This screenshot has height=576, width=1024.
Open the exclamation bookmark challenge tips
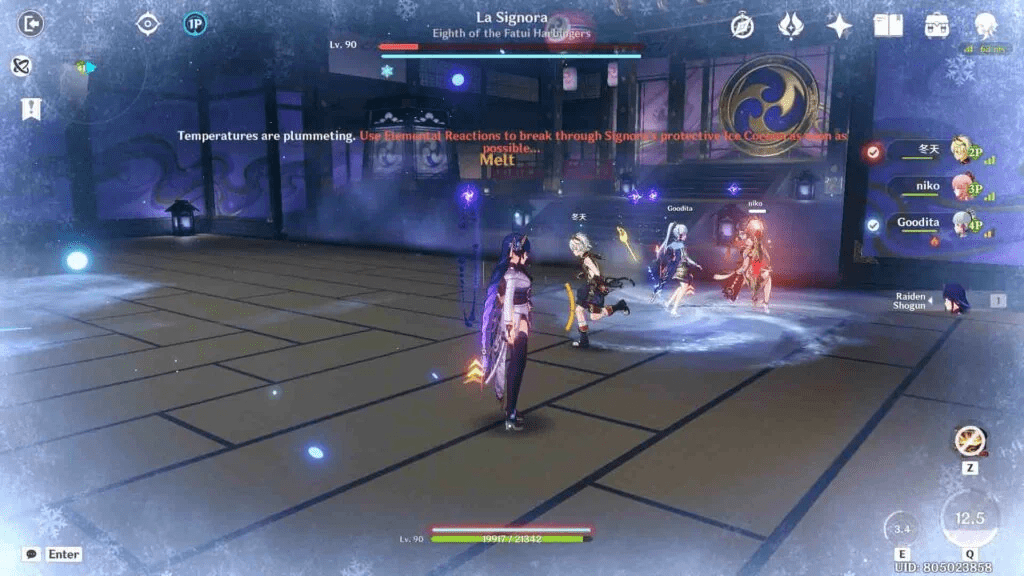31,108
